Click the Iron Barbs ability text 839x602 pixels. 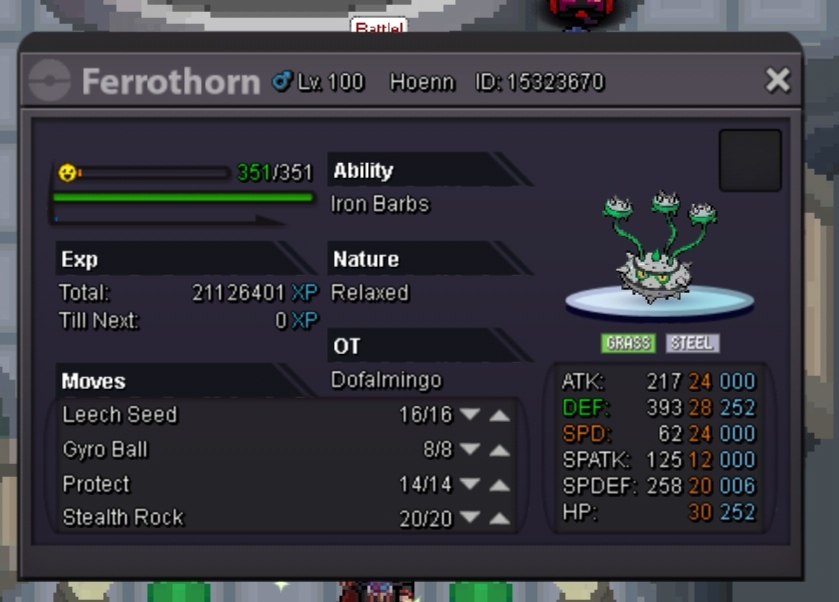(380, 204)
